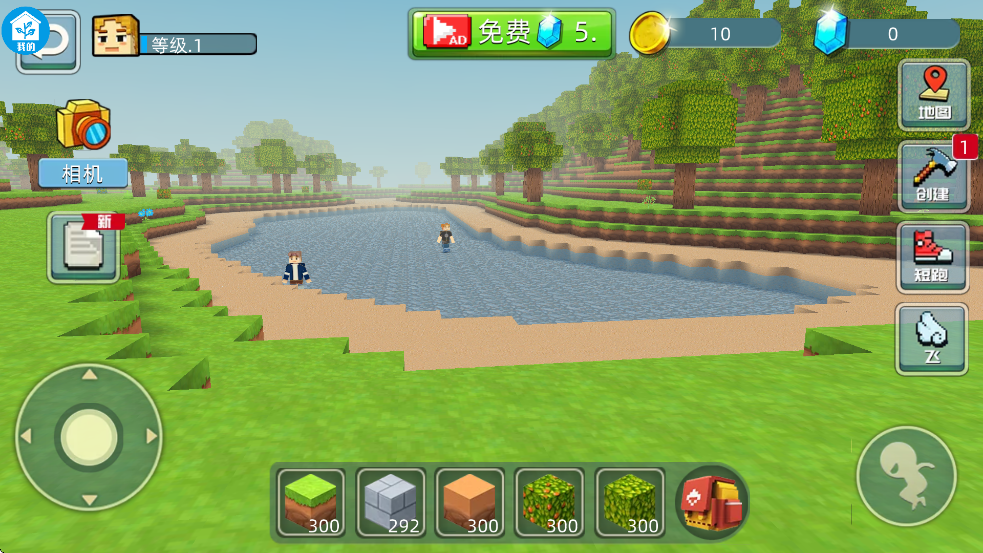
Task: Choose the orange clay block slot
Action: (470, 502)
